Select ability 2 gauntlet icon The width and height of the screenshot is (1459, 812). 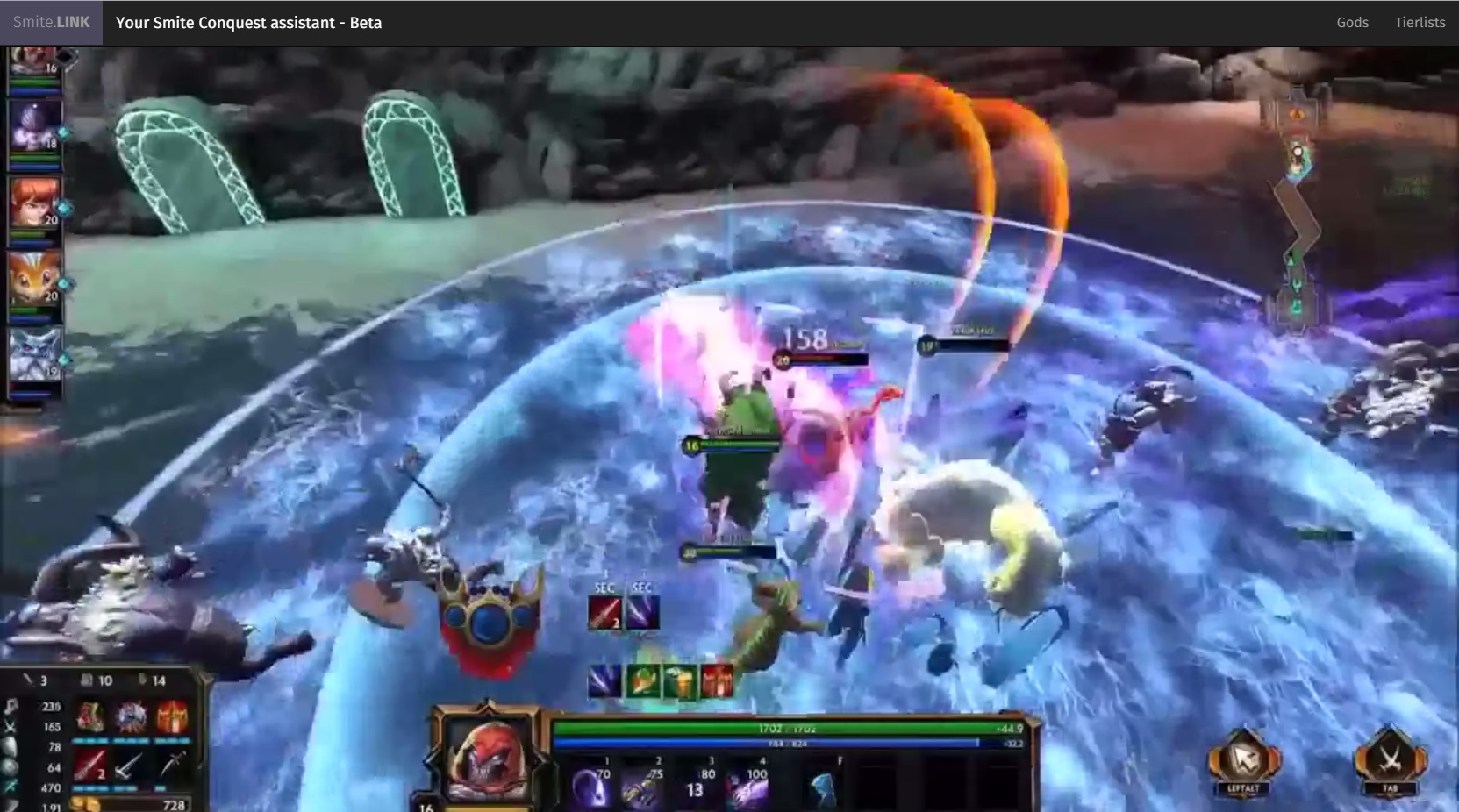tap(640, 788)
